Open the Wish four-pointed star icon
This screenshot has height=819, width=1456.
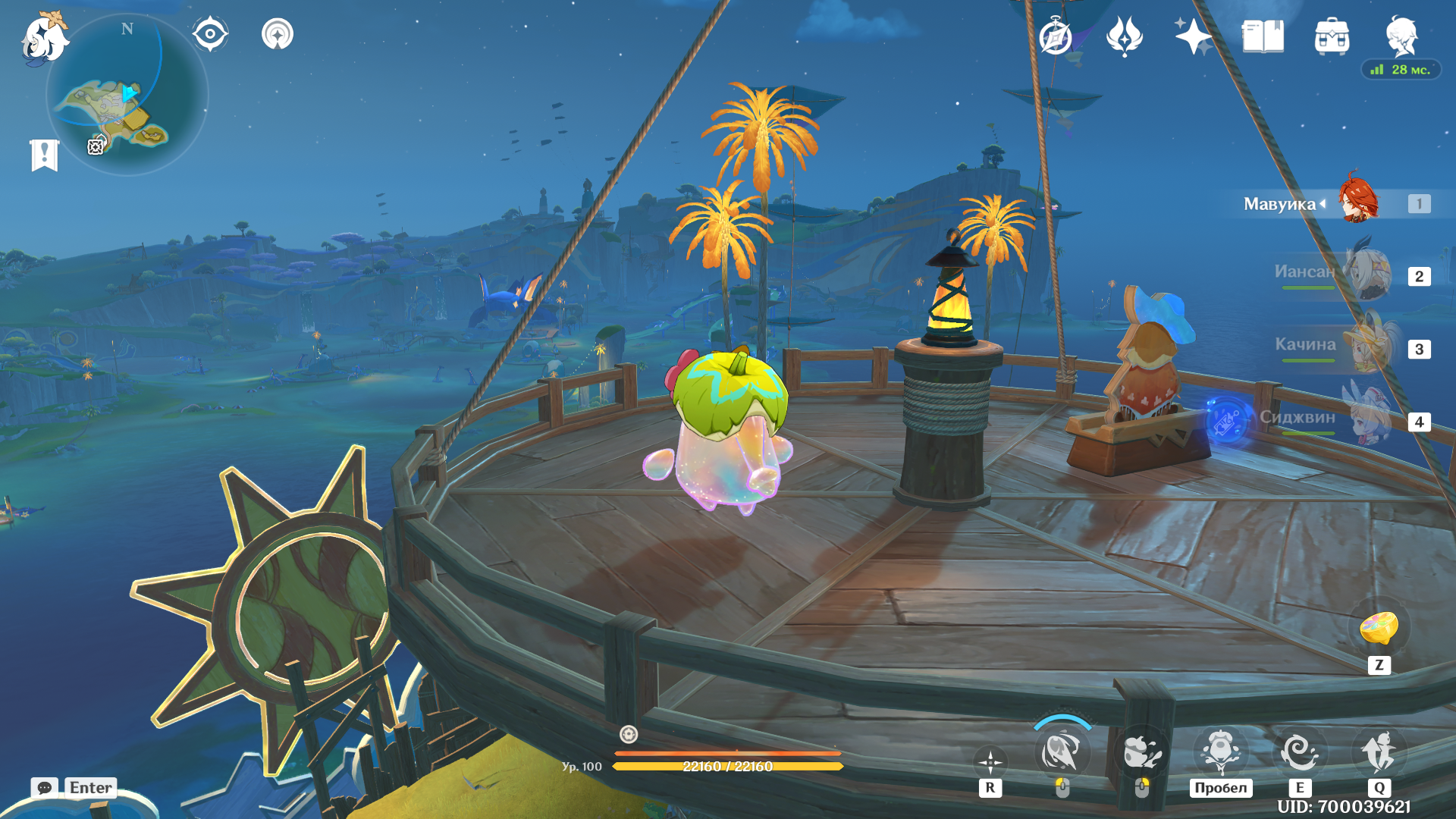[1193, 36]
